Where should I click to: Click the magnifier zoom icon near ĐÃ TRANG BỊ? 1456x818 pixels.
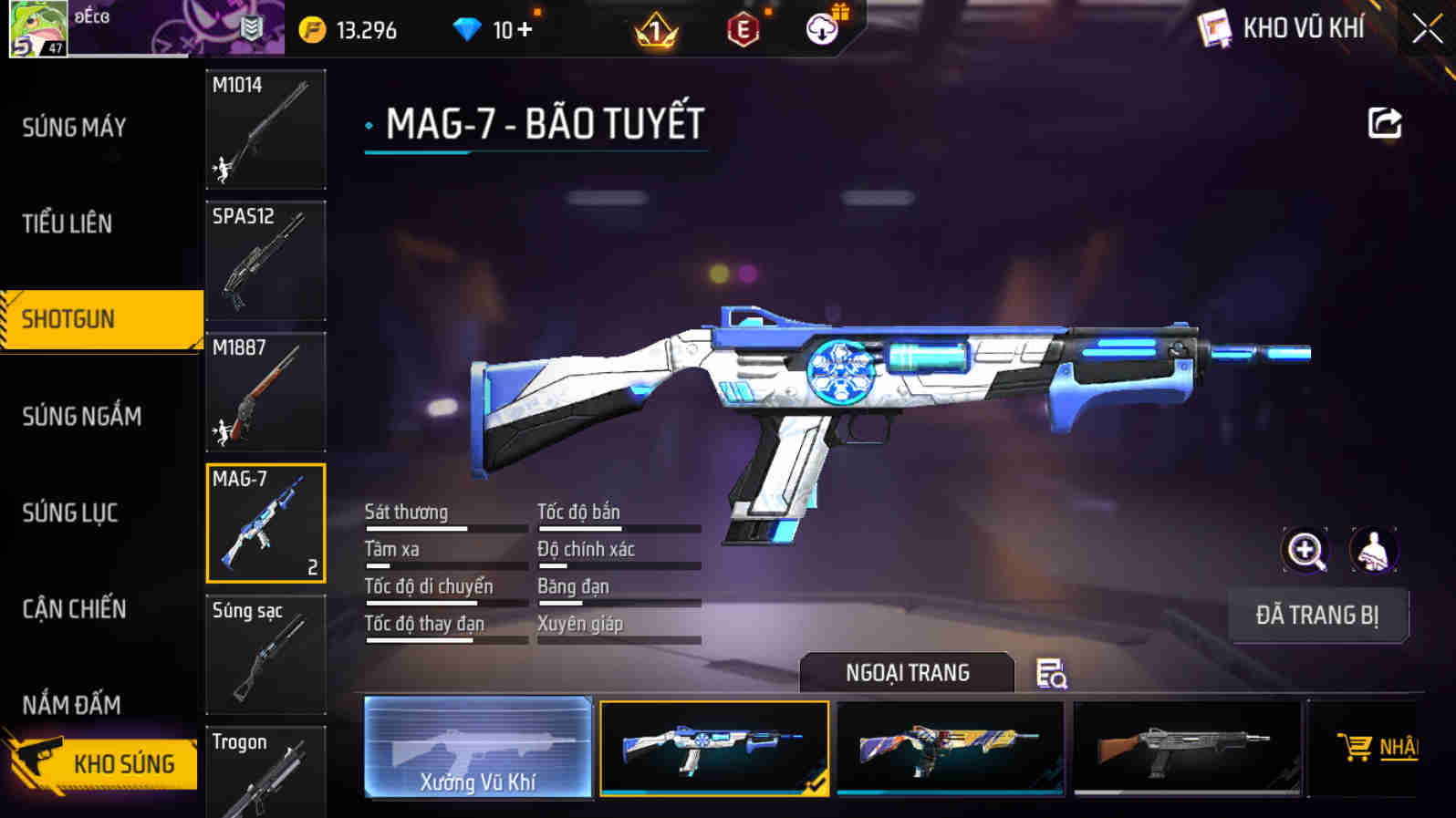(1305, 550)
